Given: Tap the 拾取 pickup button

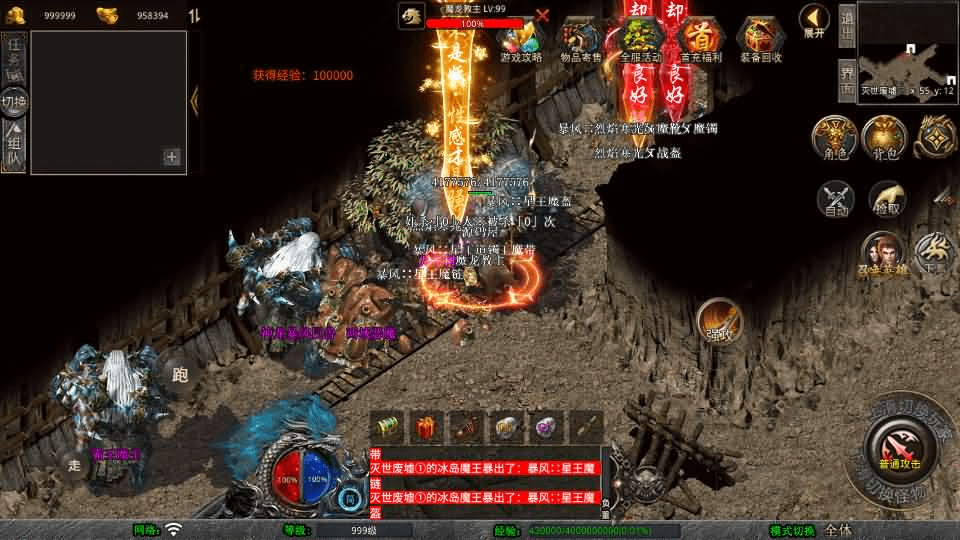Looking at the screenshot, I should [x=886, y=200].
